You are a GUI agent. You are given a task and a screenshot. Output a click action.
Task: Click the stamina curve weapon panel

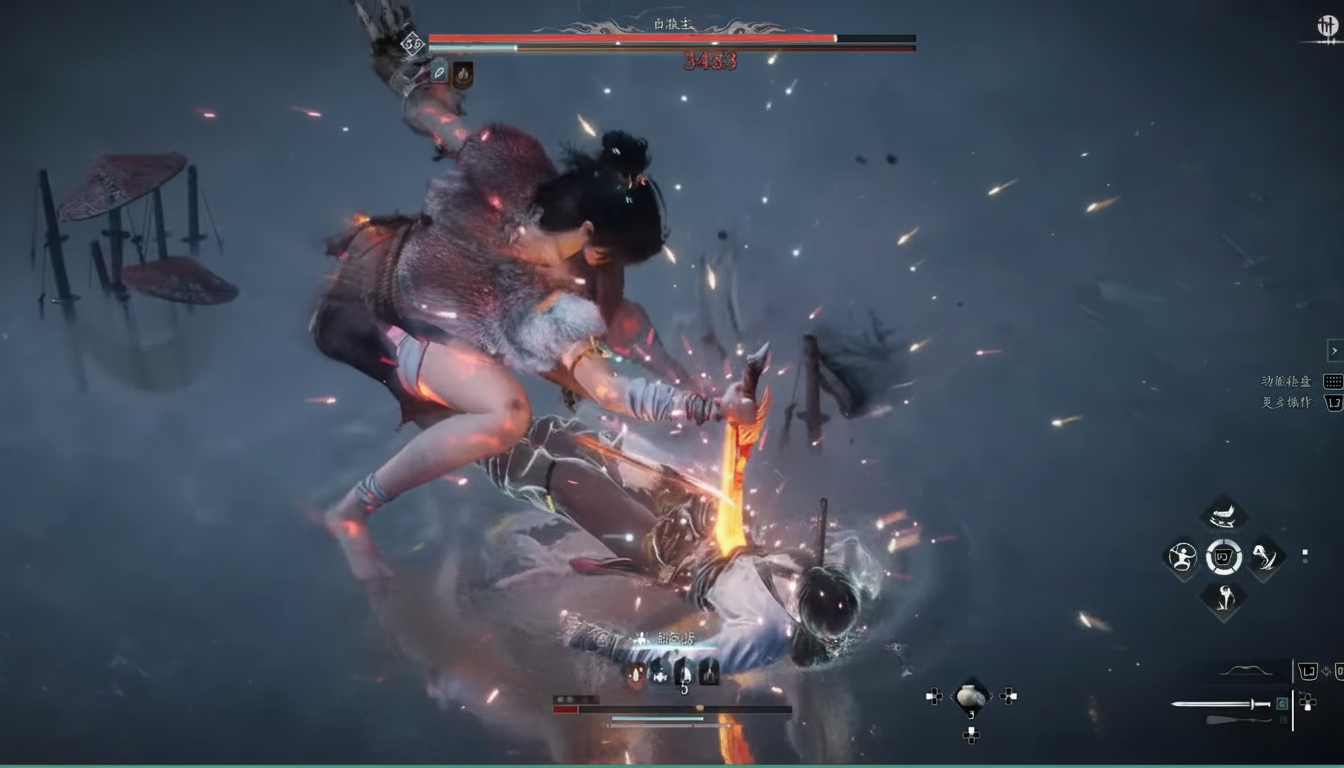(x=1247, y=671)
